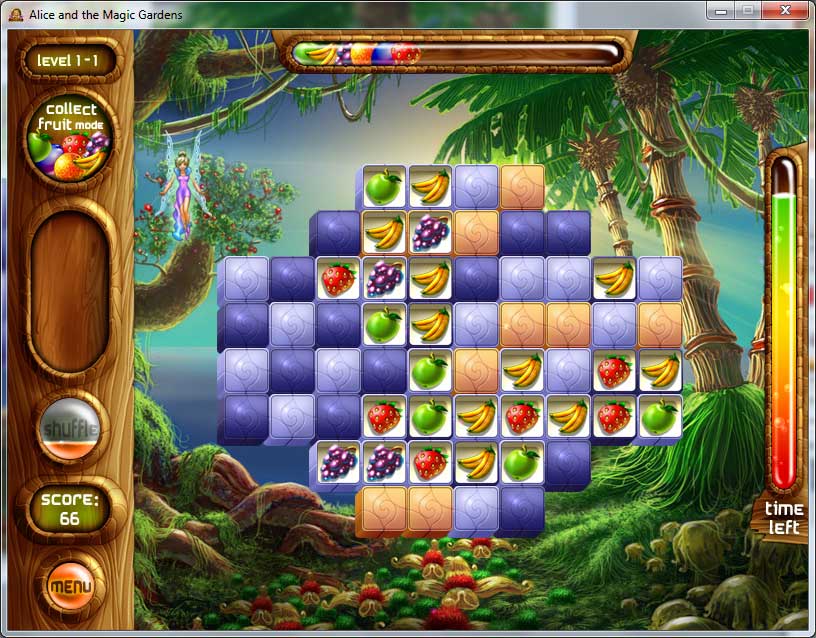Image resolution: width=816 pixels, height=638 pixels.
Task: Choose the banana tile between two strawberries
Action: click(568, 416)
